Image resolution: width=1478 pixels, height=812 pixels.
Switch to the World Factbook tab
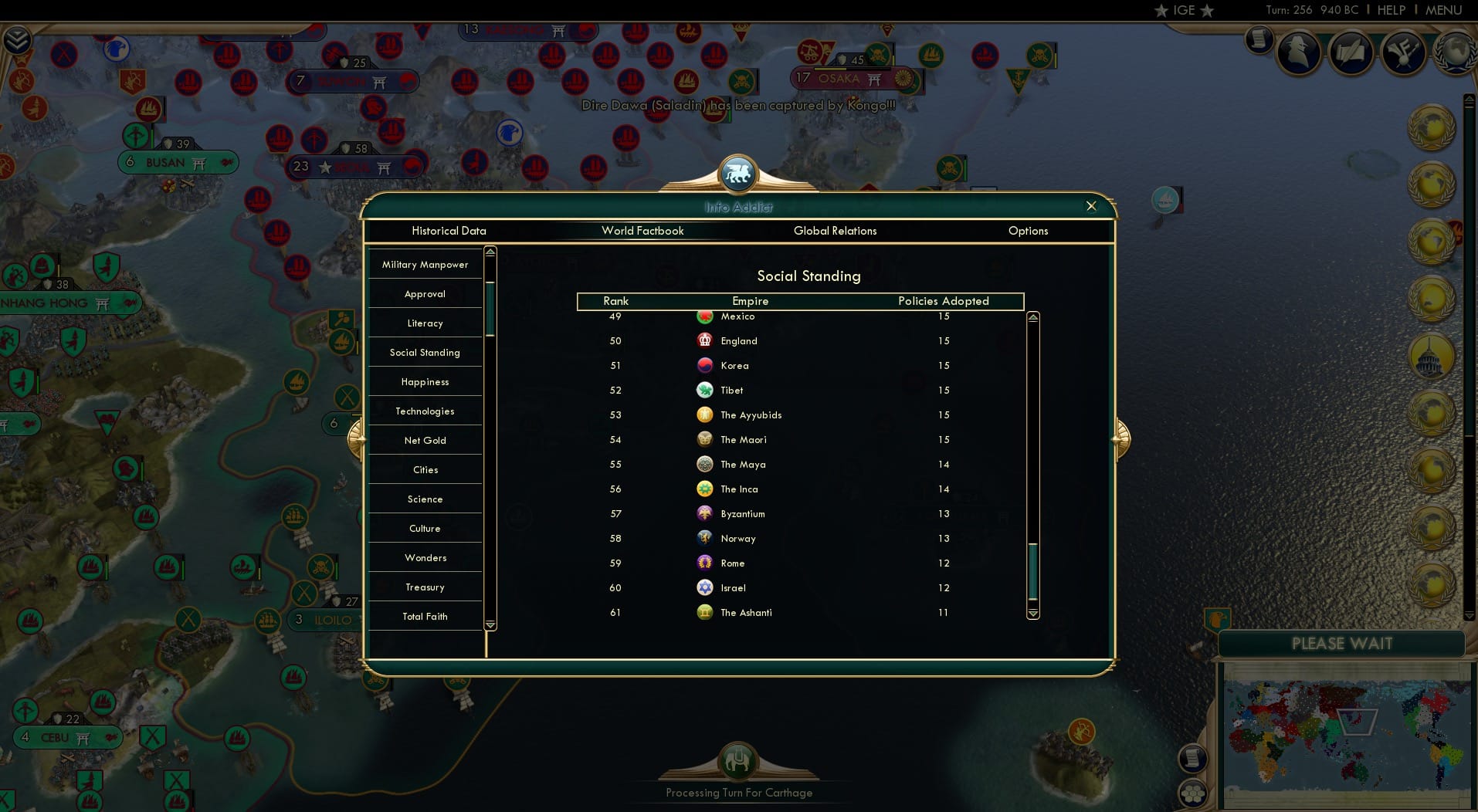pos(643,231)
